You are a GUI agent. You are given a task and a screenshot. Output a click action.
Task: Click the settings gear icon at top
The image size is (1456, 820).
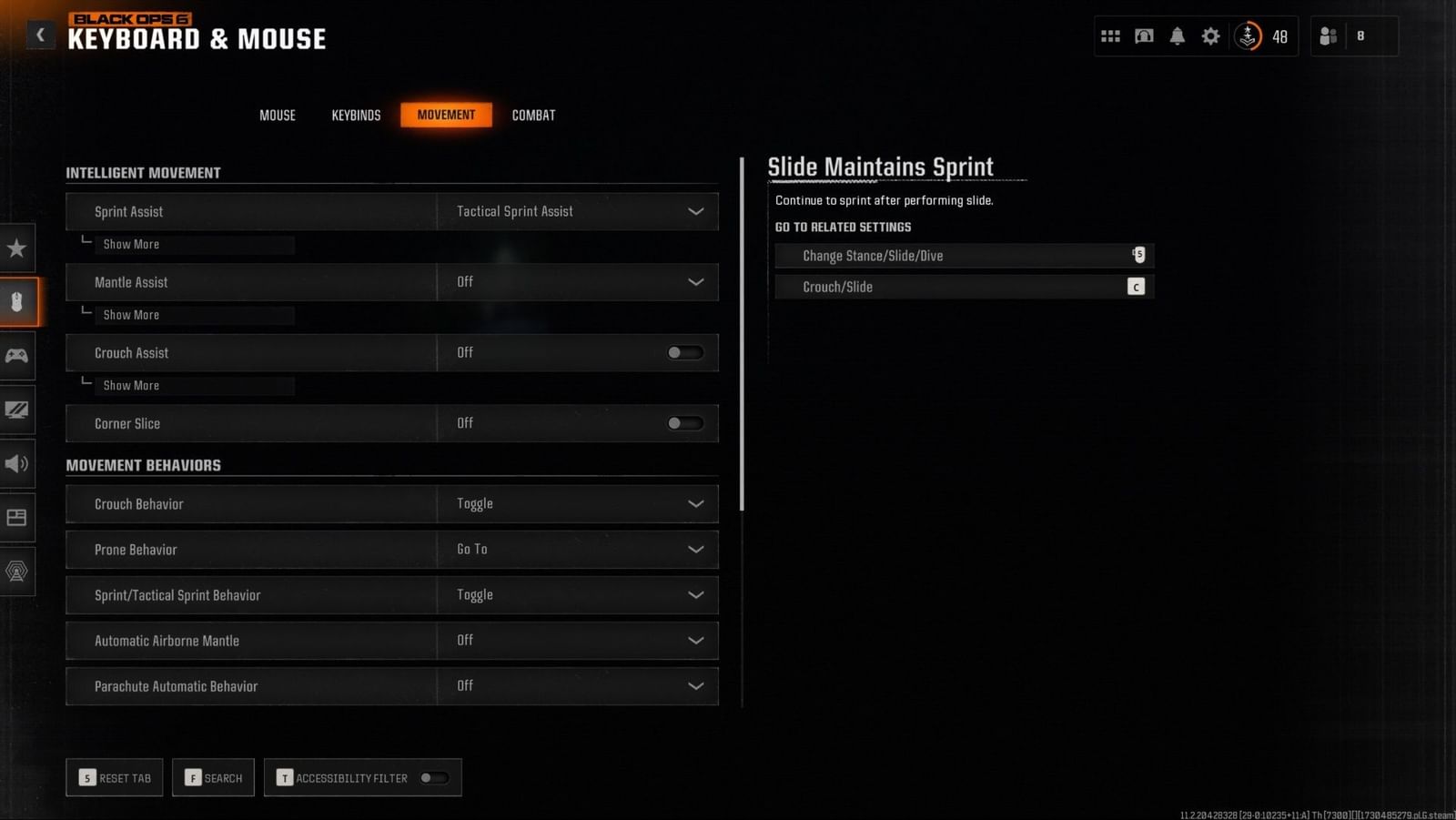pyautogui.click(x=1210, y=35)
